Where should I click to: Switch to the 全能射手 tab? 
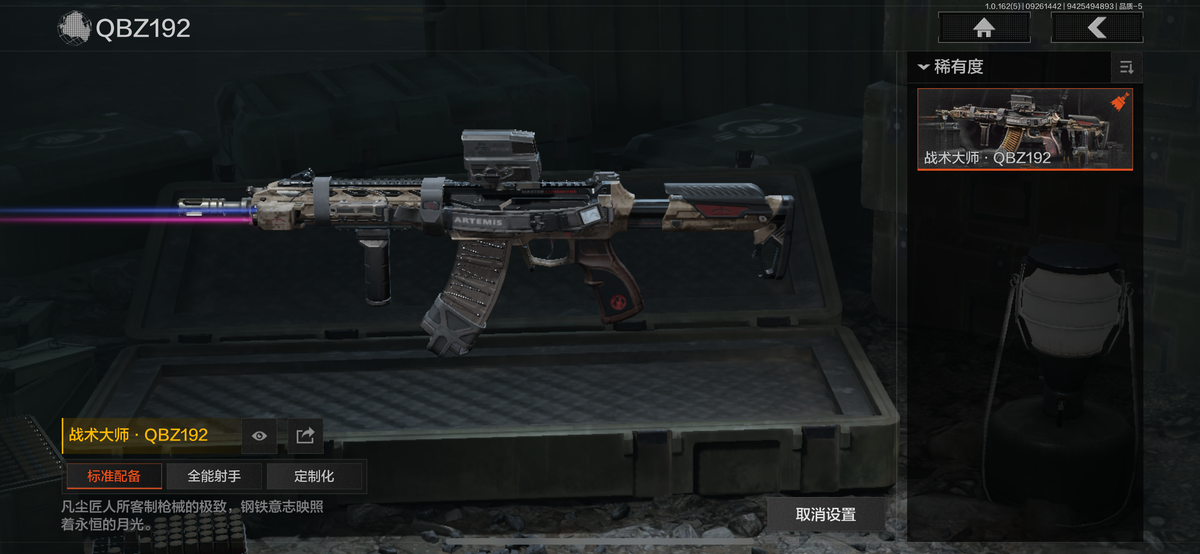click(214, 476)
